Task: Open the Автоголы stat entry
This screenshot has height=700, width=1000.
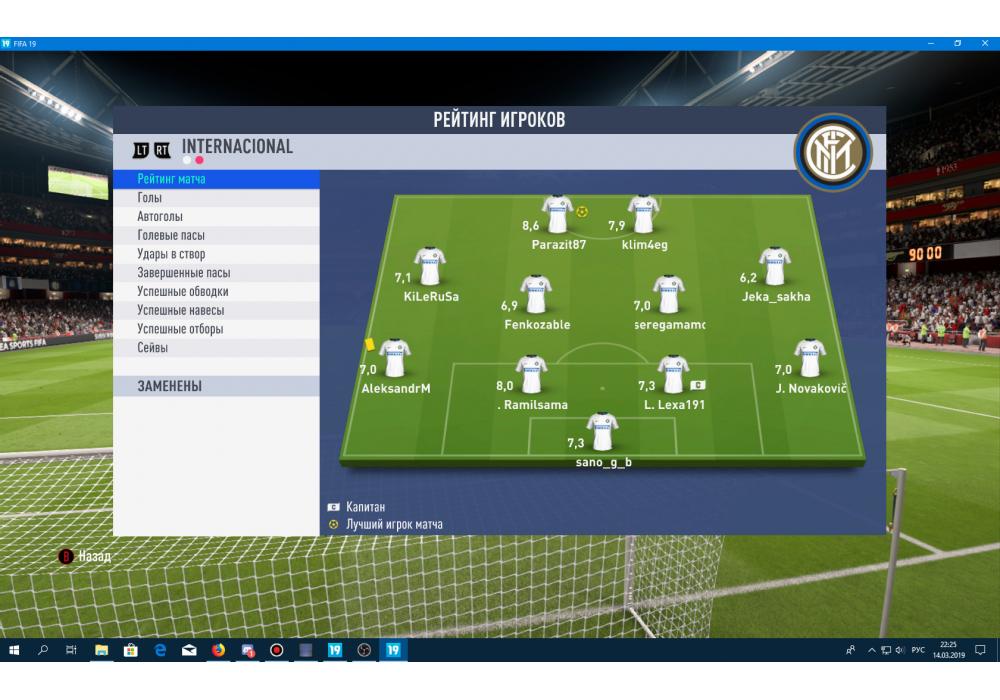Action: (215, 217)
